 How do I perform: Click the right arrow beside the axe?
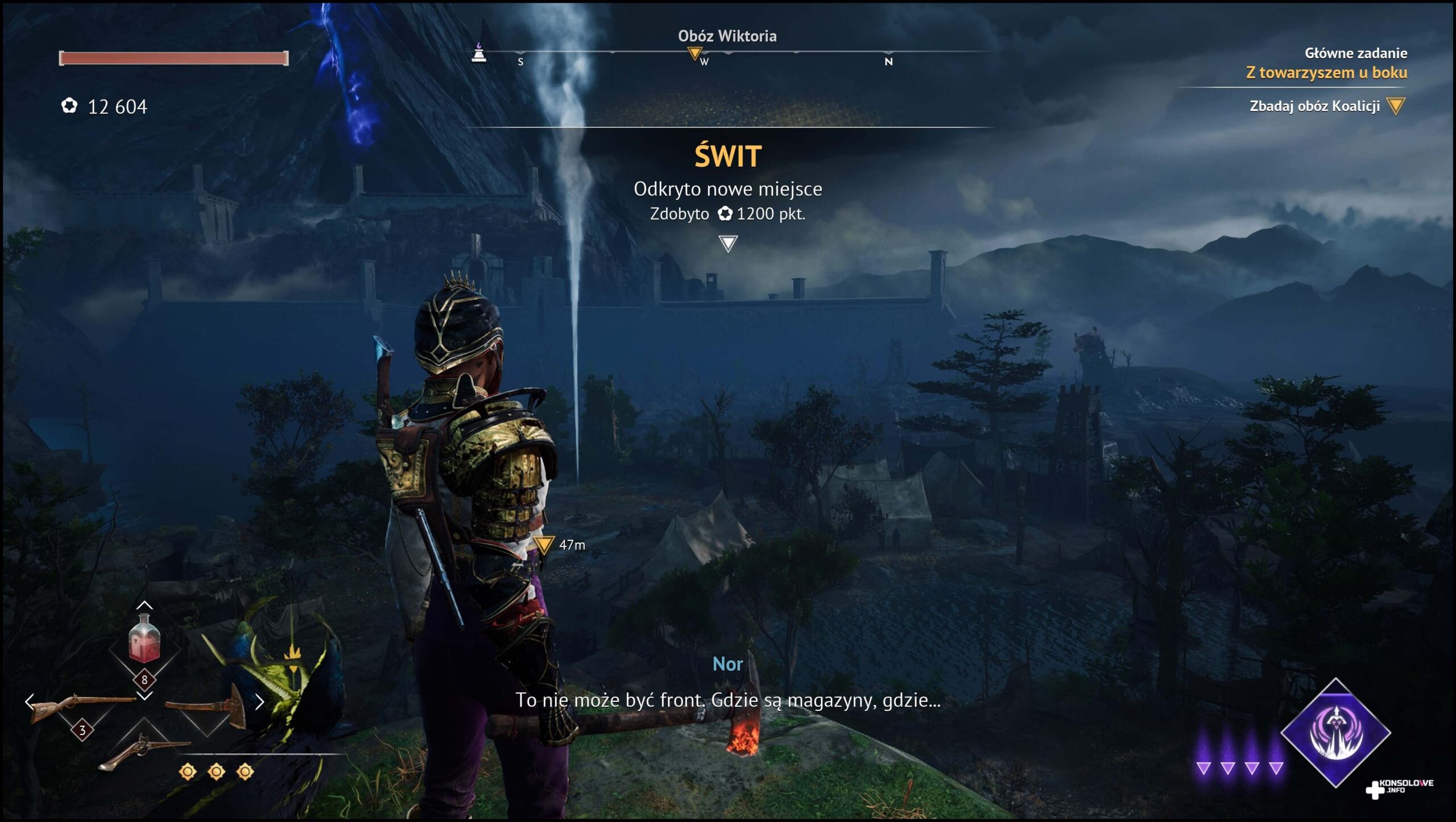(x=260, y=702)
